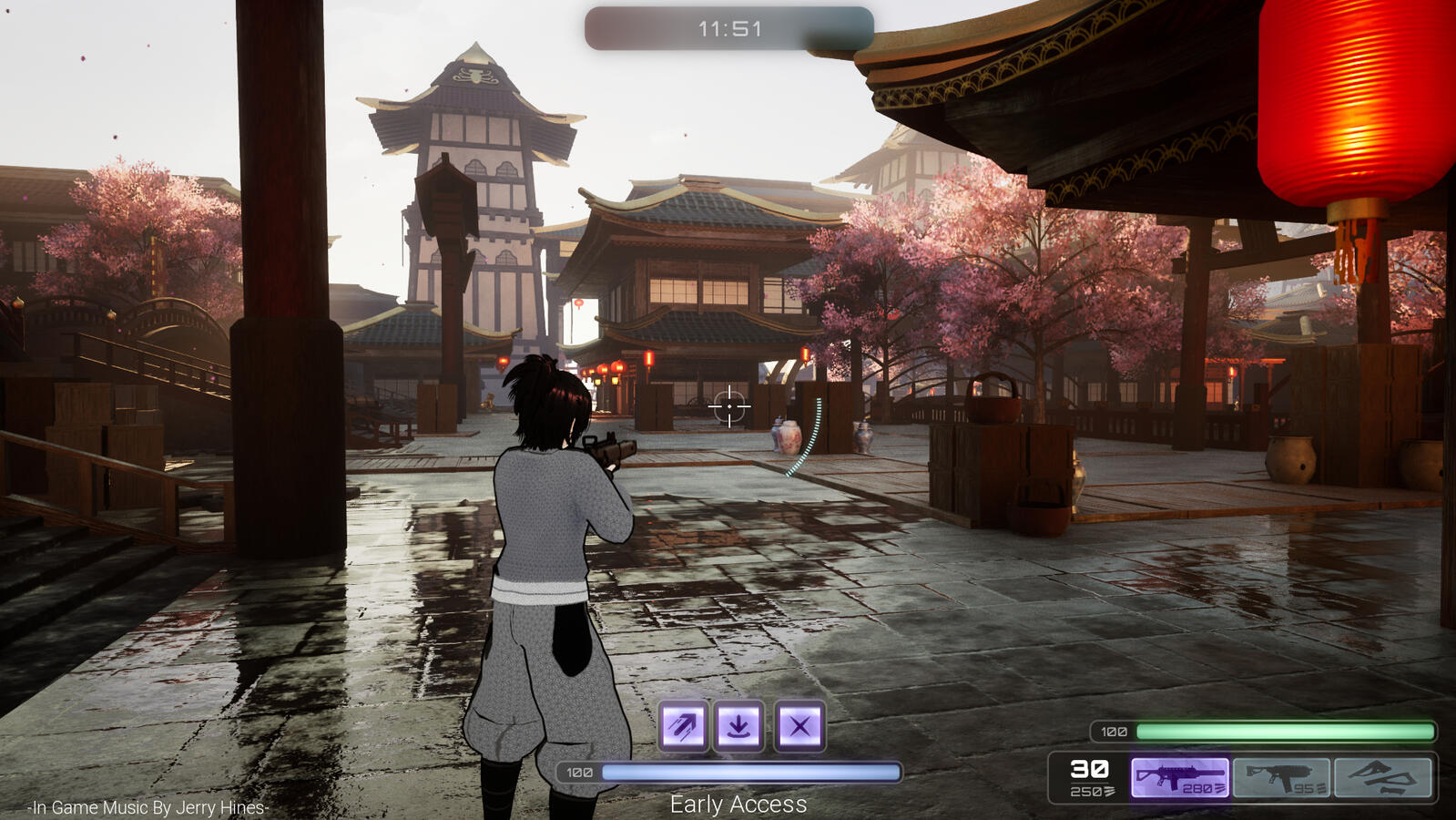Activate the dash arrows ability icon
Viewport: 1456px width, 820px height.
pos(683,726)
